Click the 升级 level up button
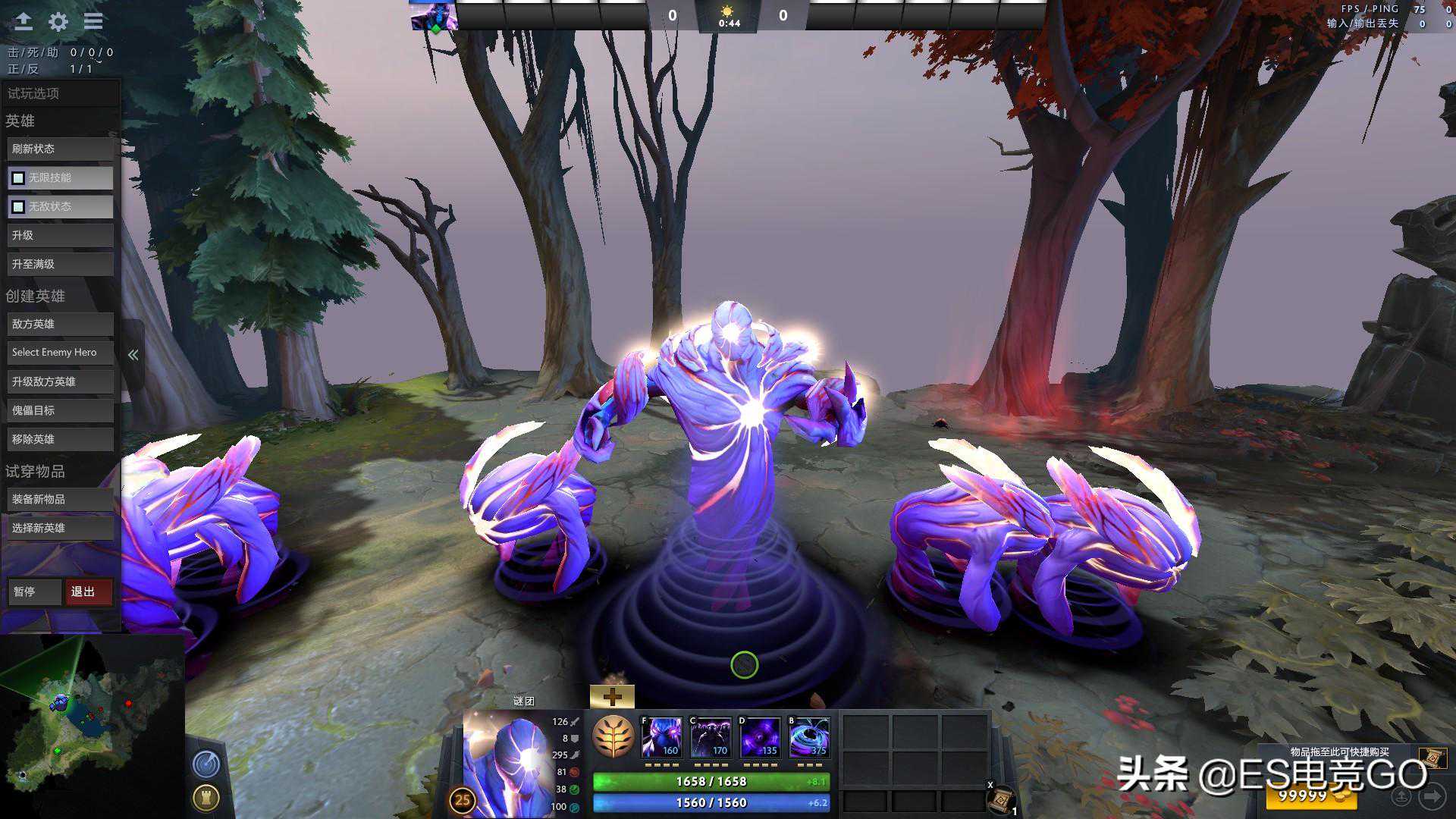This screenshot has height=819, width=1456. click(60, 235)
